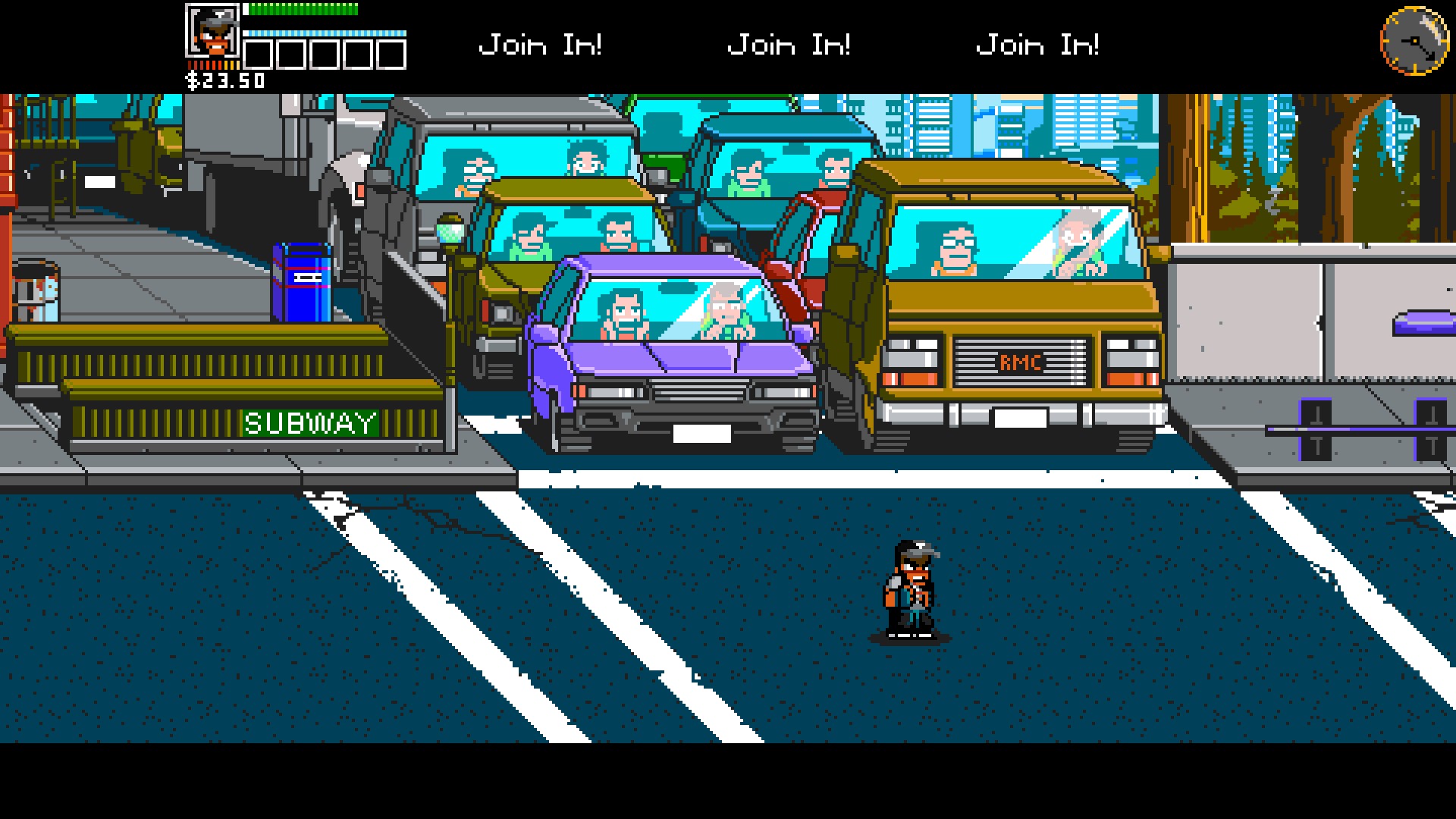
Task: Click the RMC logo on the van's grille
Action: [1024, 362]
